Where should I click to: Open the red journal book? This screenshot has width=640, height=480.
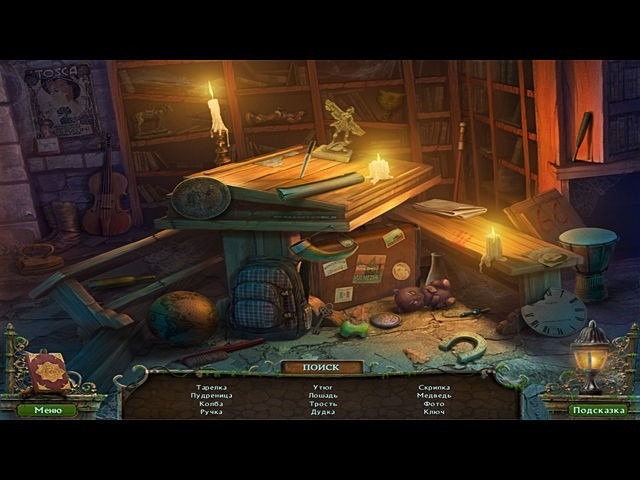48,373
